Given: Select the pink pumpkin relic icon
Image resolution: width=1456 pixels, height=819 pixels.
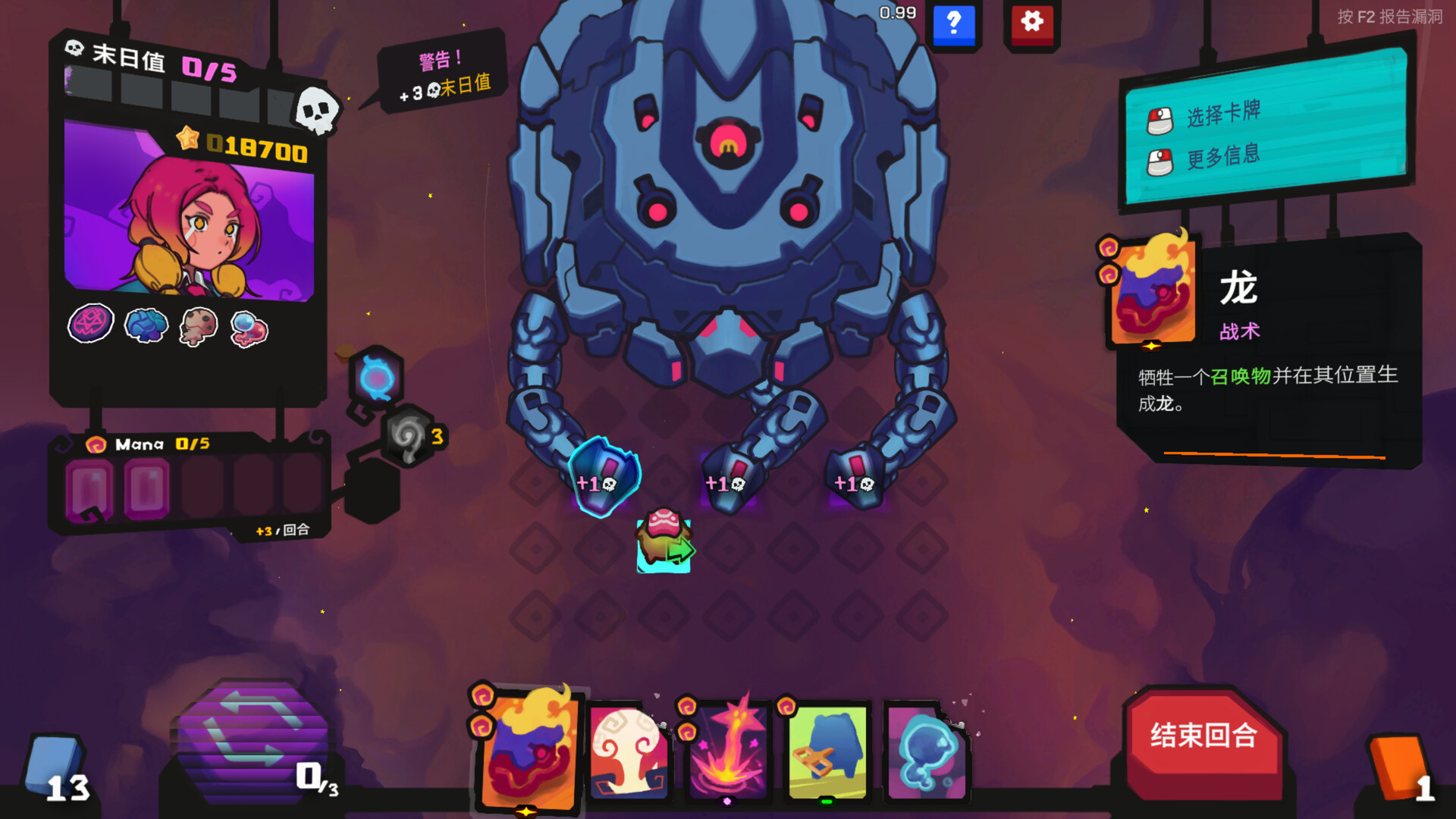Looking at the screenshot, I should point(90,322).
